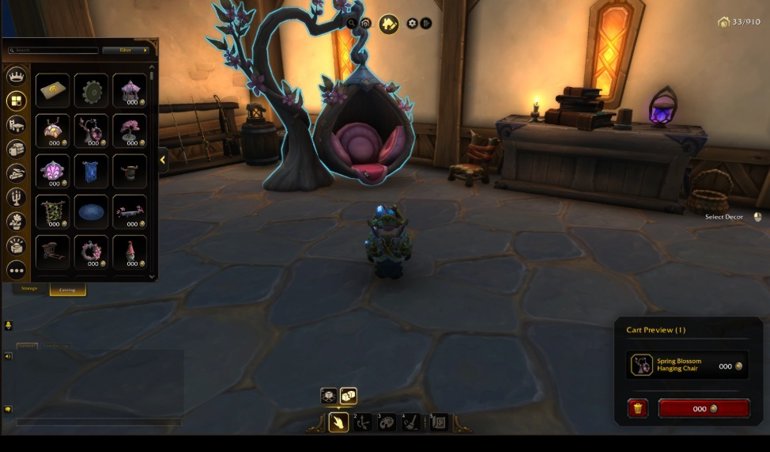Open the three-dots more categories button

[x=16, y=270]
